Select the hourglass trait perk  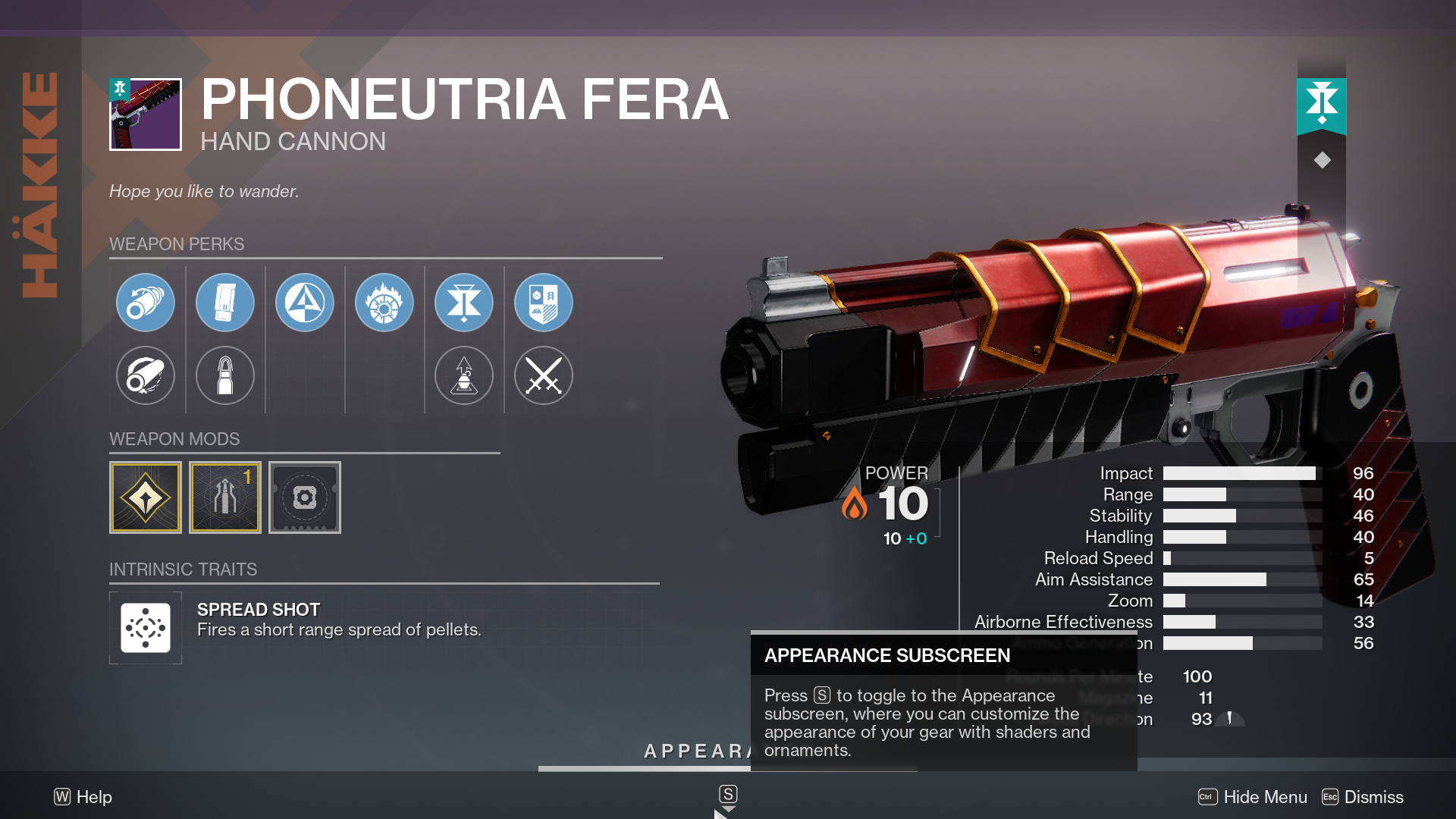464,302
